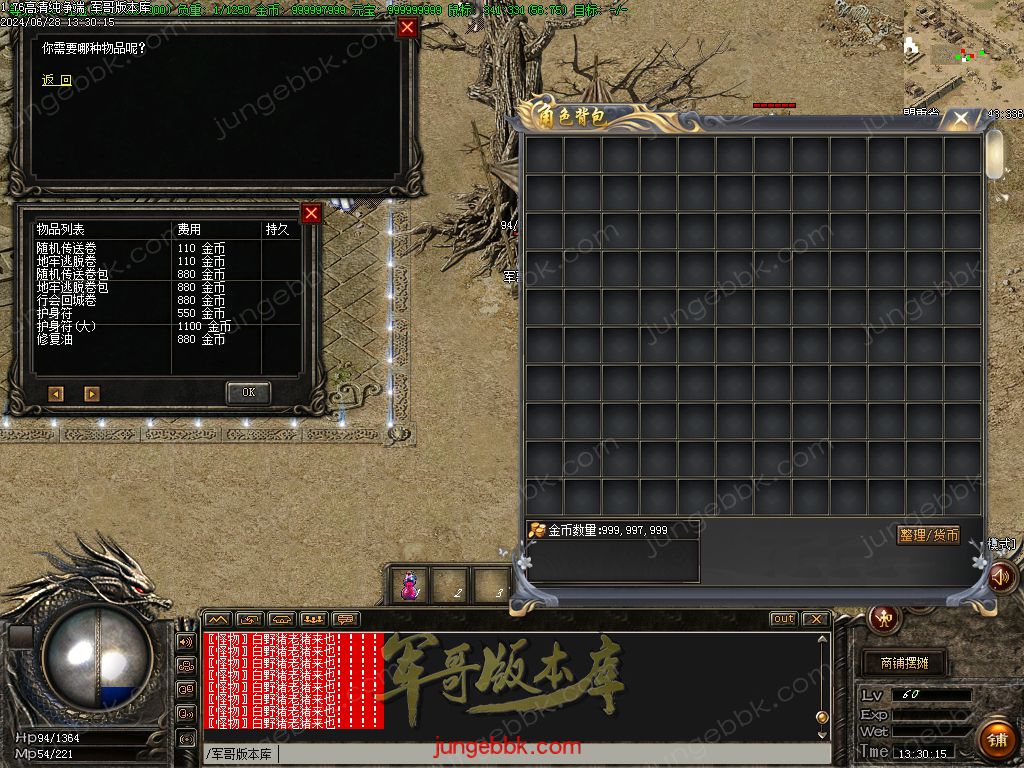Open the minimap in the corner
This screenshot has height=768, width=1024.
[x=963, y=50]
